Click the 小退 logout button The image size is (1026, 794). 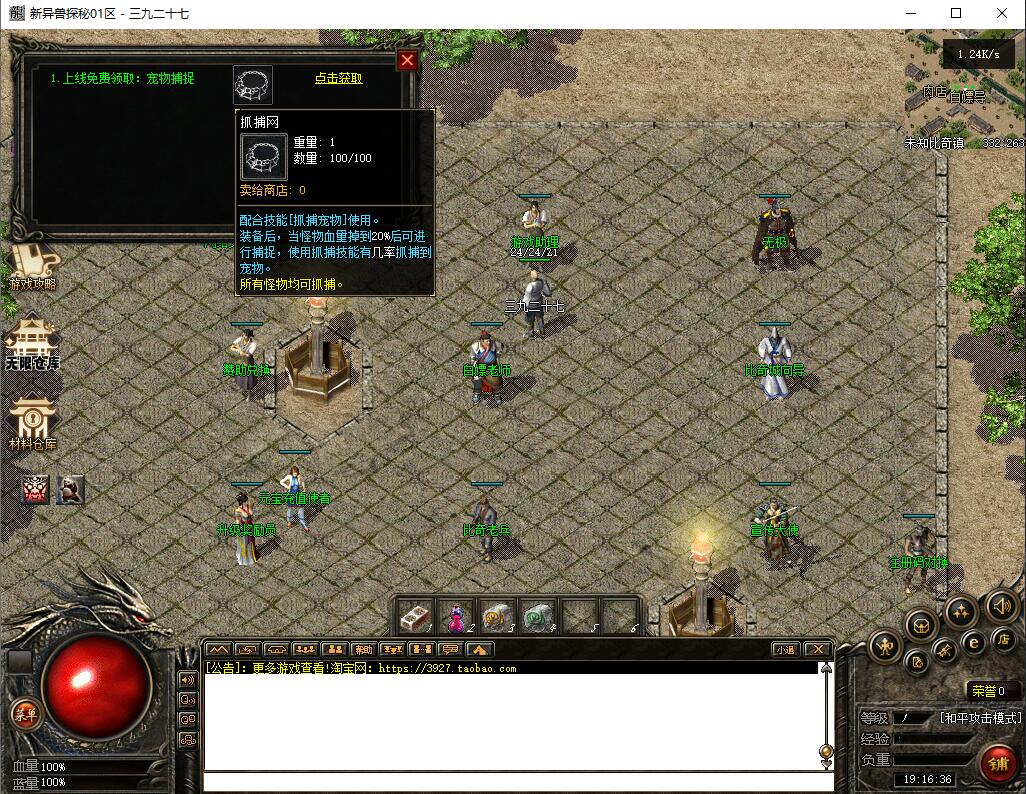tap(785, 649)
